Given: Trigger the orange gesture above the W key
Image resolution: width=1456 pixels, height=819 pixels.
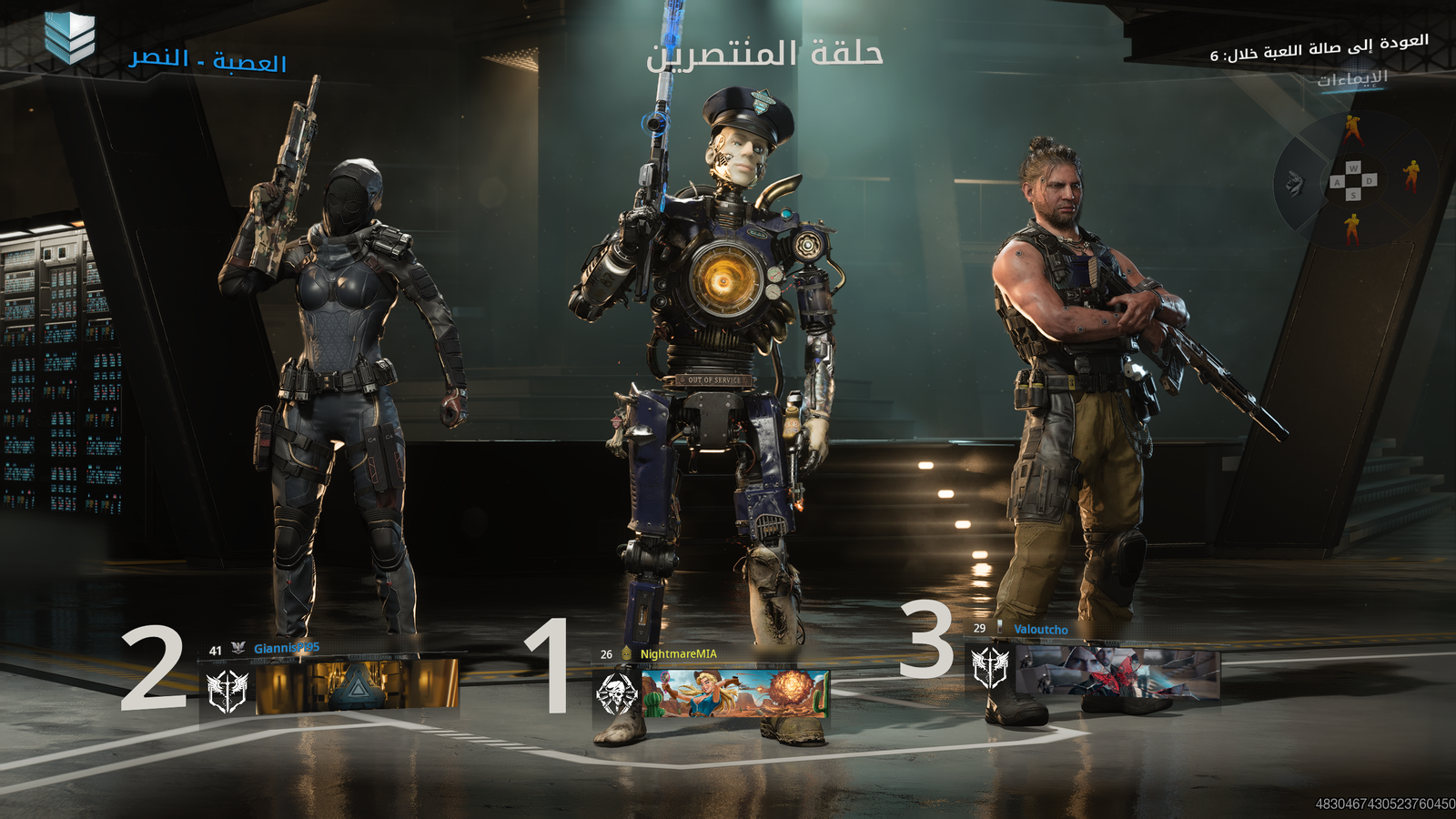Looking at the screenshot, I should click(x=1352, y=130).
